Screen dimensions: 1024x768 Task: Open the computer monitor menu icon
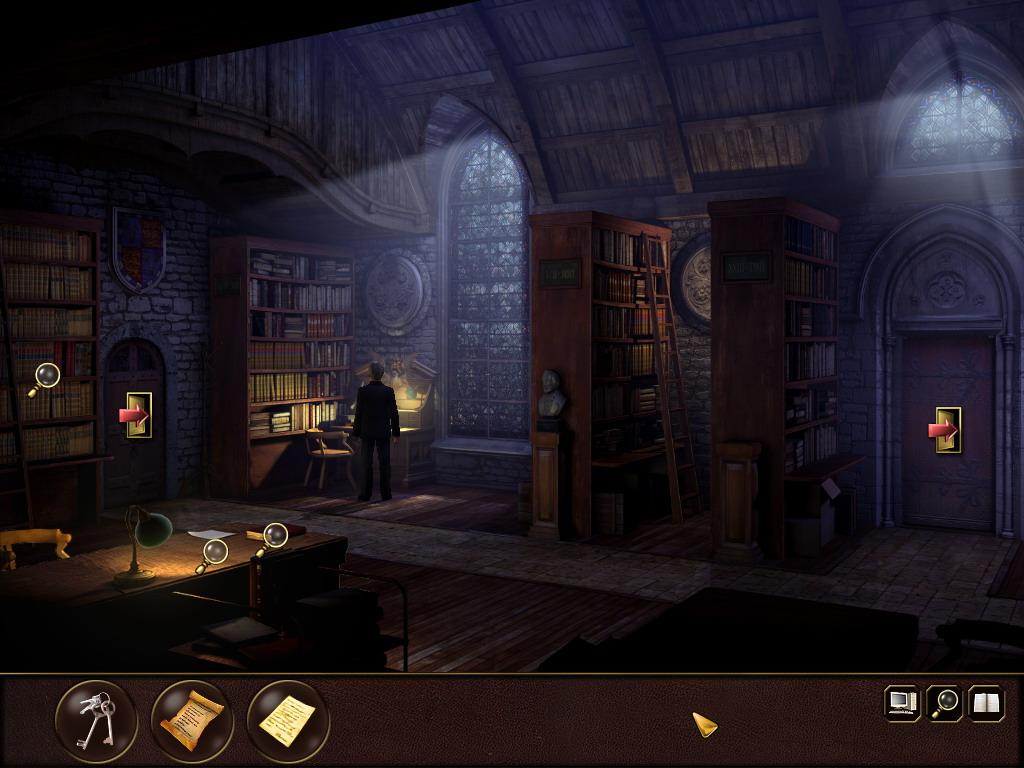click(x=902, y=702)
